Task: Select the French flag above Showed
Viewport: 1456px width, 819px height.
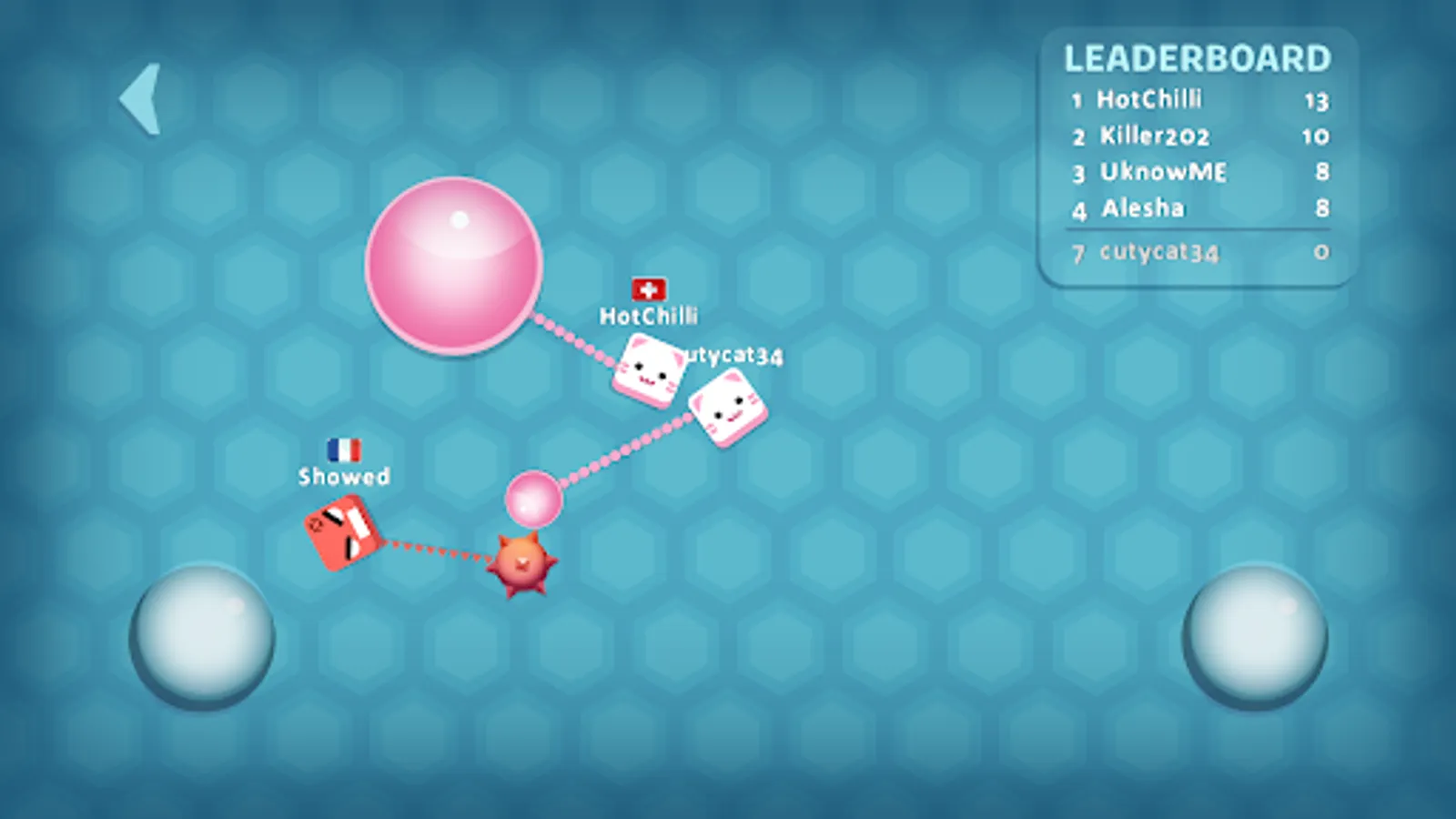Action: tap(343, 448)
